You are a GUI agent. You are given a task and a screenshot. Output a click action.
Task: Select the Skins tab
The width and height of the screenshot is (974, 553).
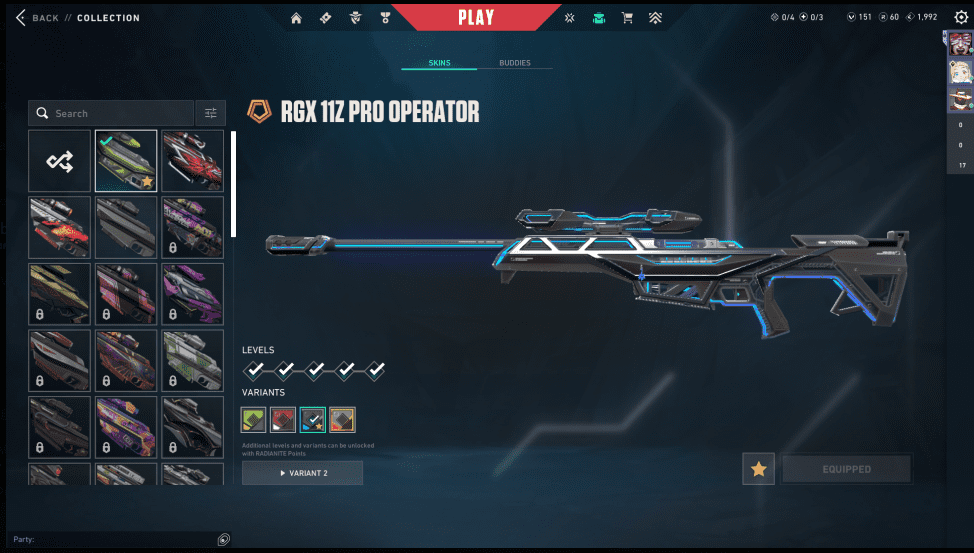pos(439,63)
